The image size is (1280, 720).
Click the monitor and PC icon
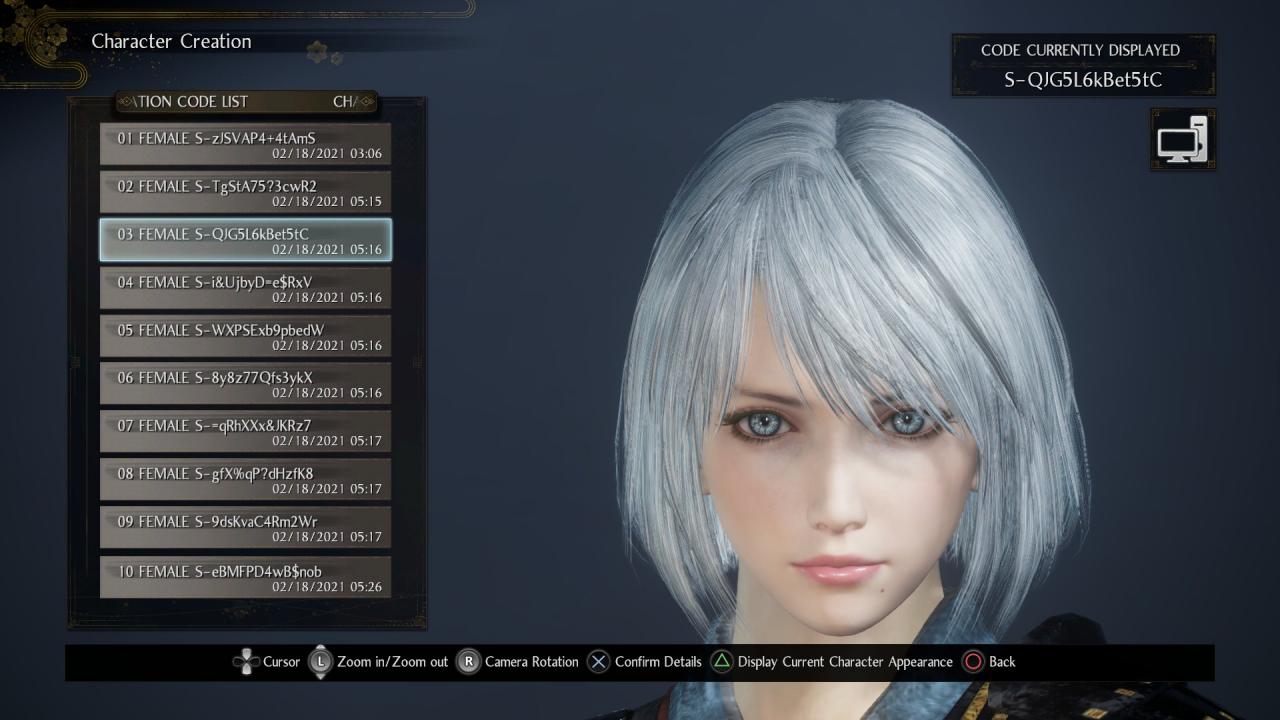click(1183, 140)
